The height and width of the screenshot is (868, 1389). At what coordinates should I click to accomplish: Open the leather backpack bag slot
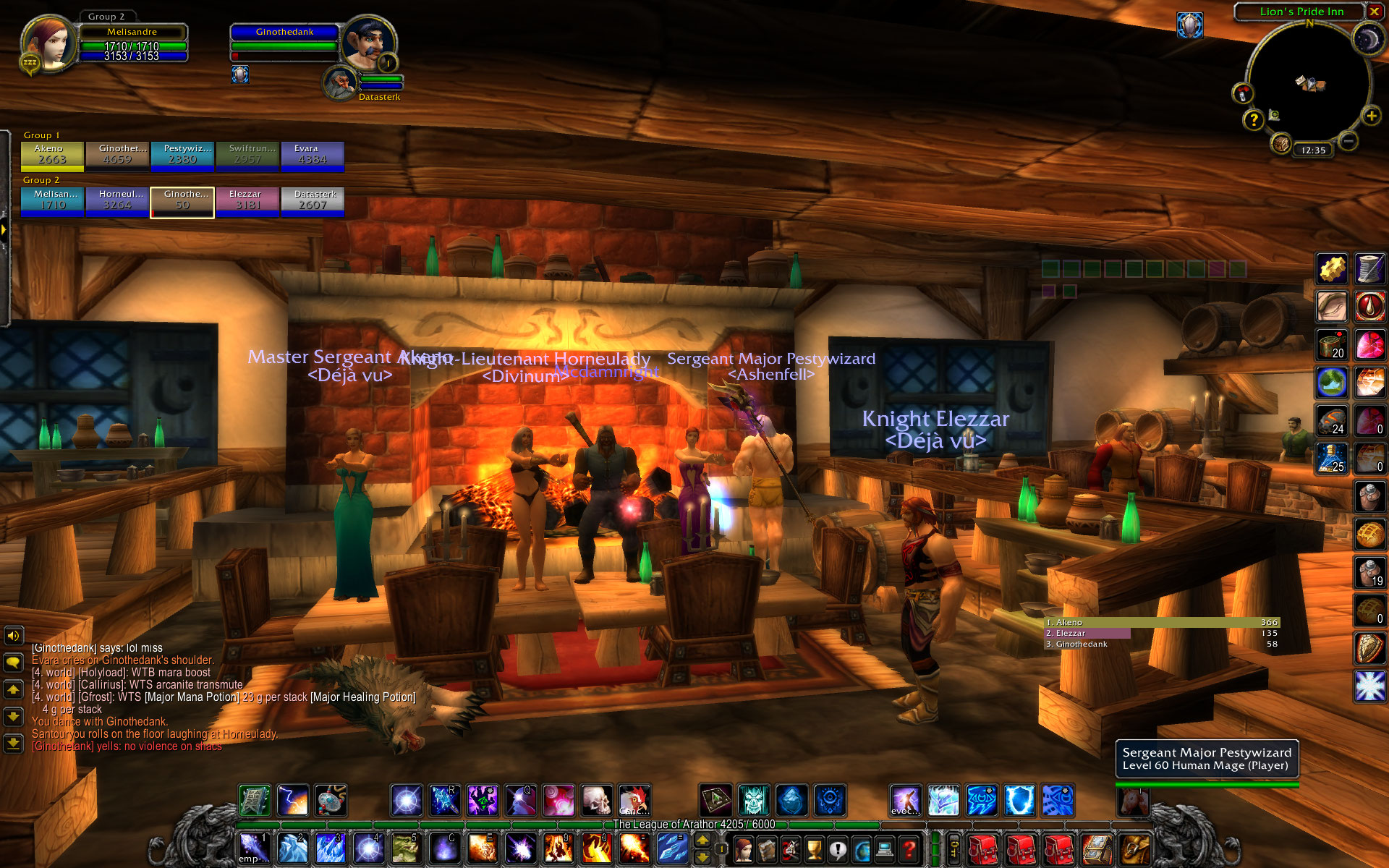[1134, 849]
